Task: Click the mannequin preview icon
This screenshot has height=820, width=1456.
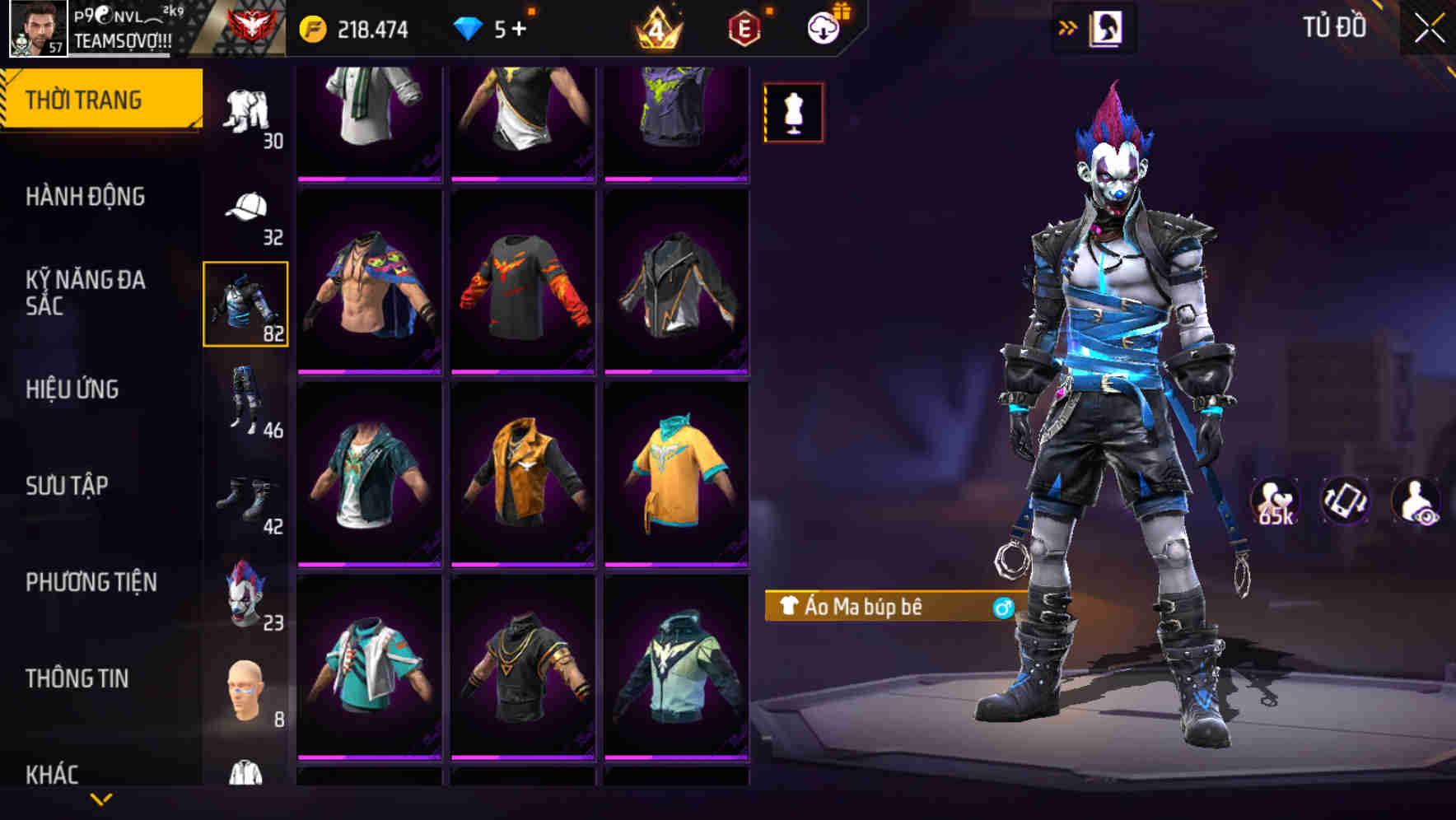Action: pos(793,113)
